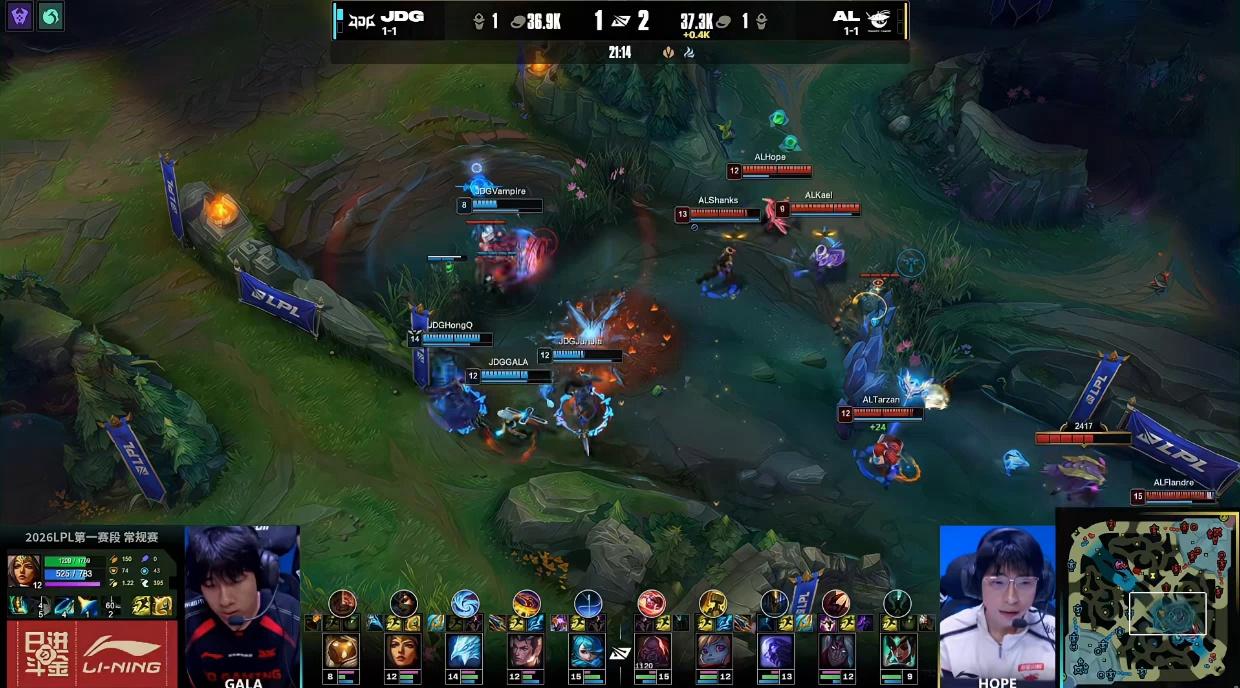Select the blue-haired Gwen champion portrait
The height and width of the screenshot is (688, 1240).
(x=589, y=652)
